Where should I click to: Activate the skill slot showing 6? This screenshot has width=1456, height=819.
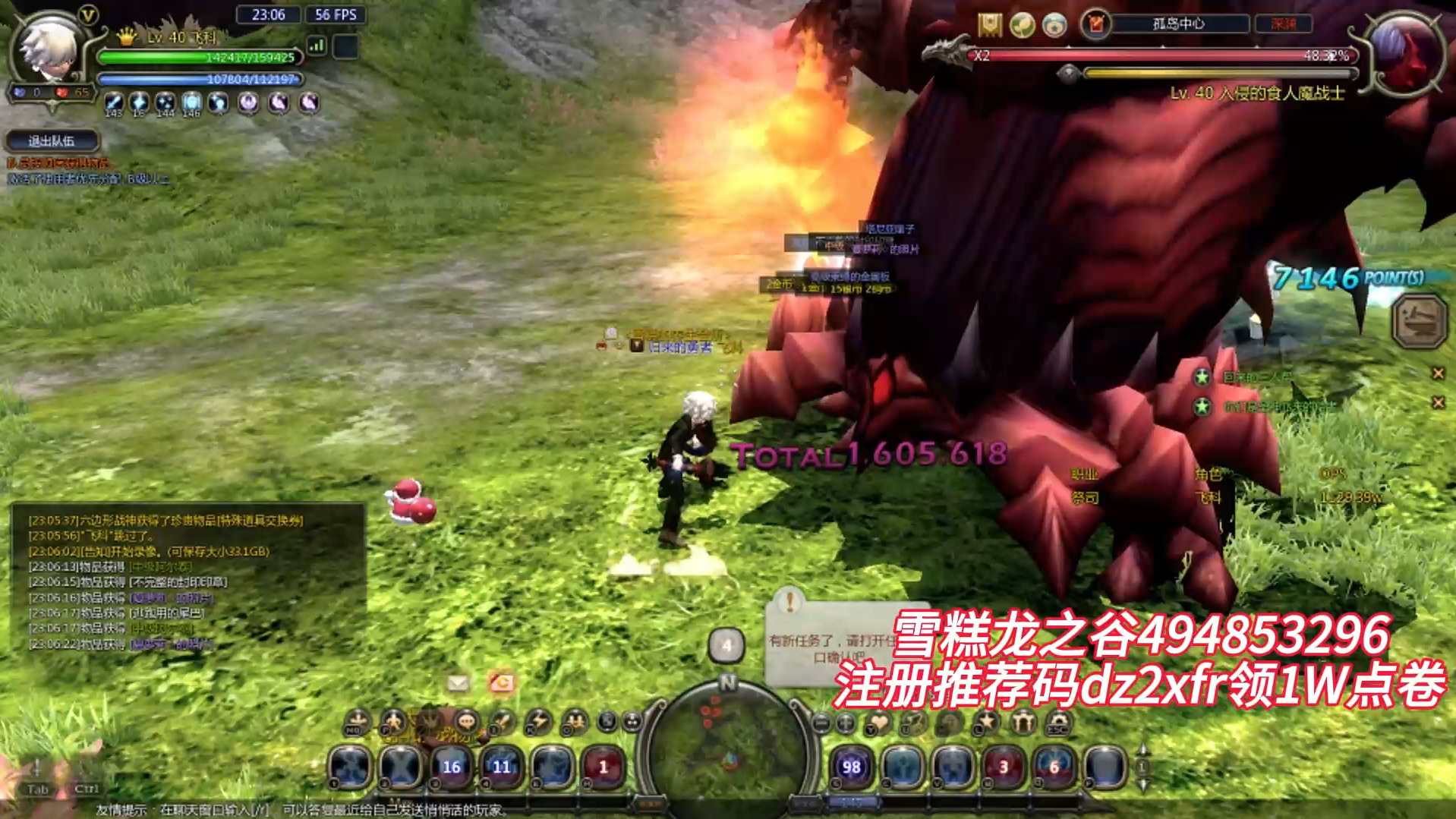(1054, 767)
